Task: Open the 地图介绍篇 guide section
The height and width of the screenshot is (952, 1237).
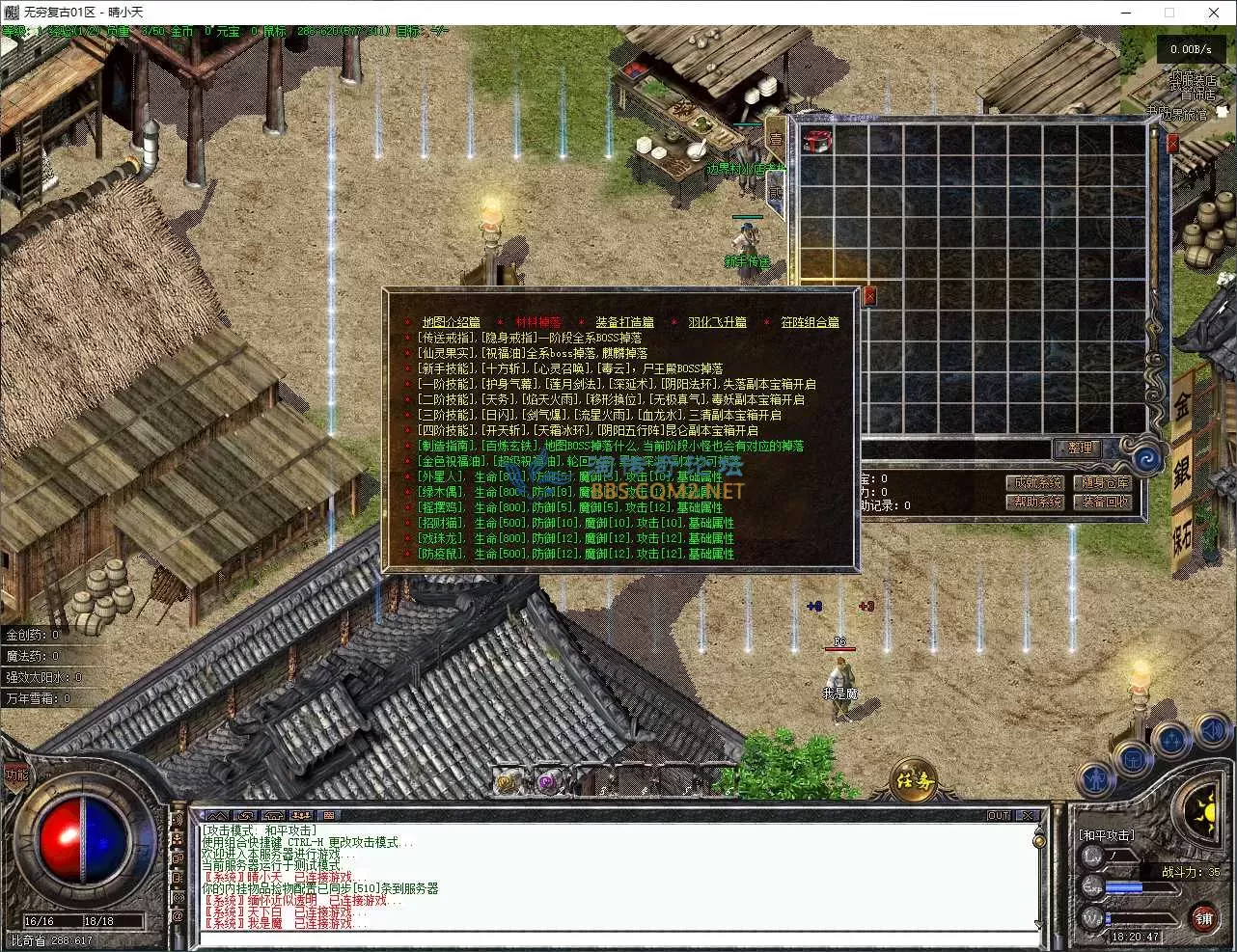Action: coord(451,322)
